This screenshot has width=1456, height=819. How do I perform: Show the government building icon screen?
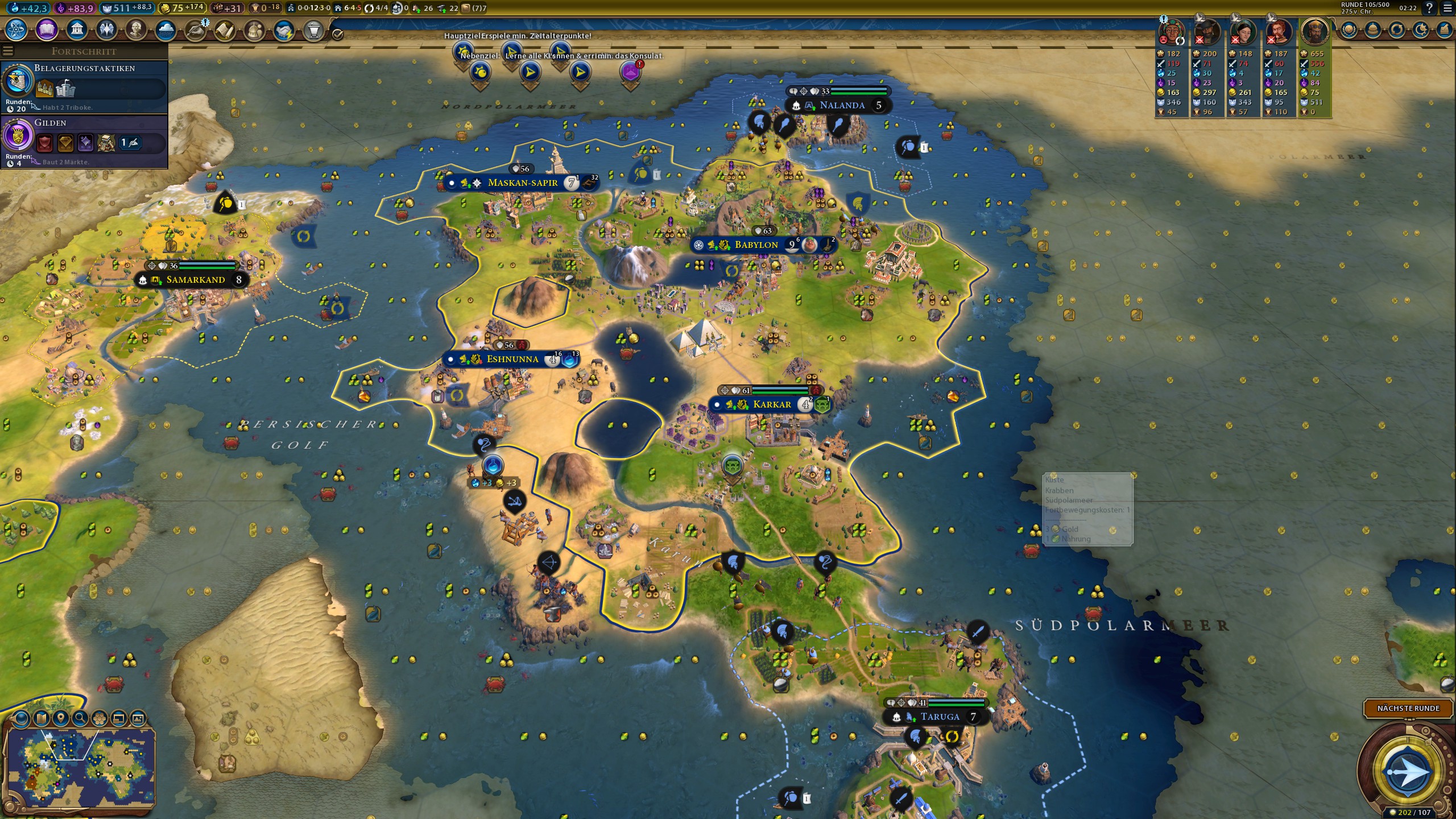pos(77,30)
